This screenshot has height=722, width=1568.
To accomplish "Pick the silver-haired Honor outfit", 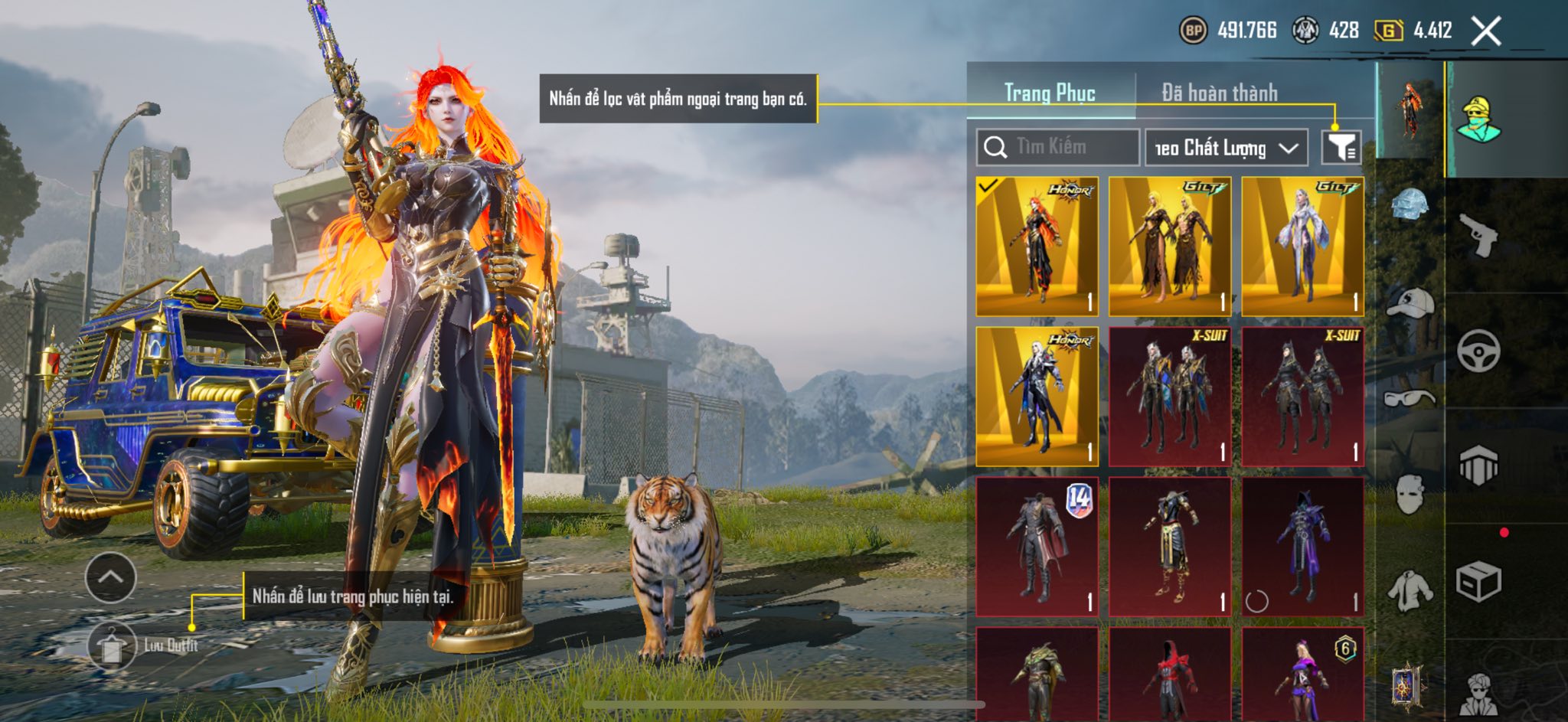I will click(x=1037, y=396).
